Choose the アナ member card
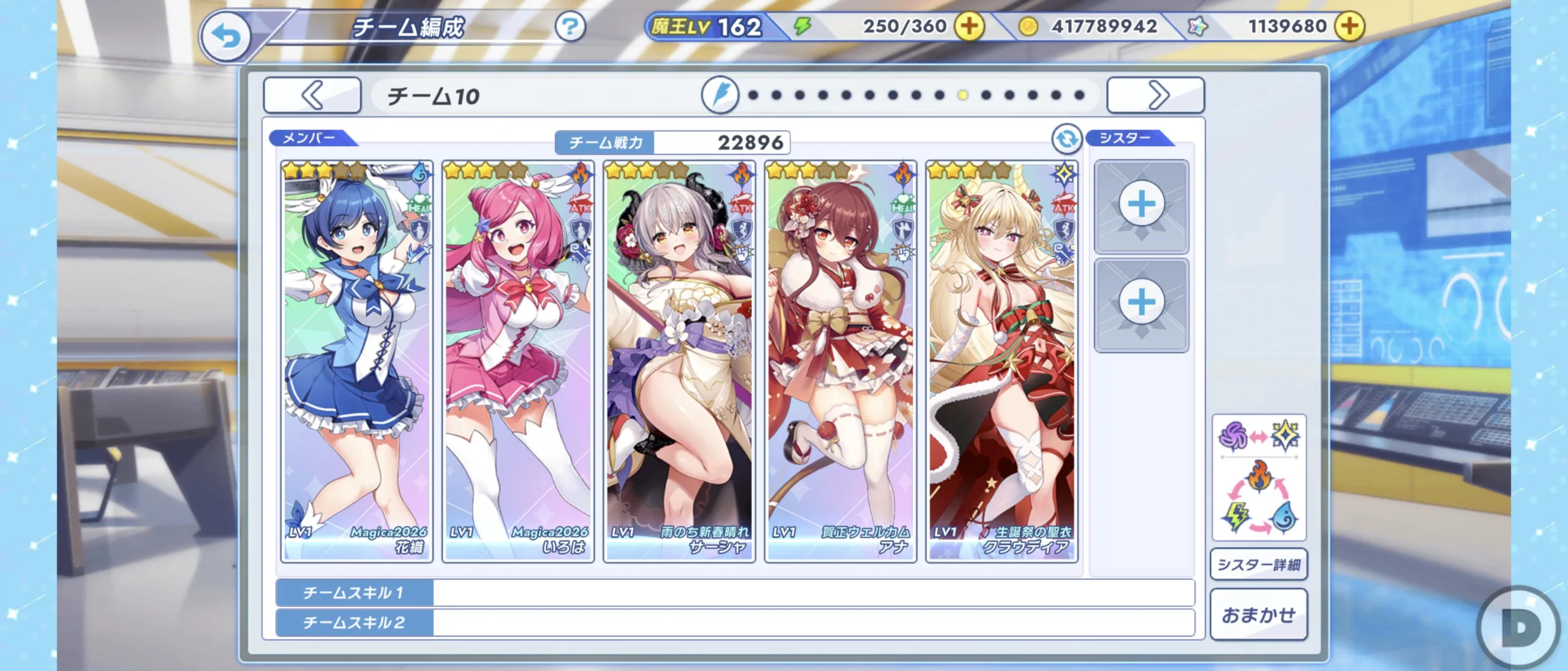Viewport: 1568px width, 671px height. pos(840,361)
